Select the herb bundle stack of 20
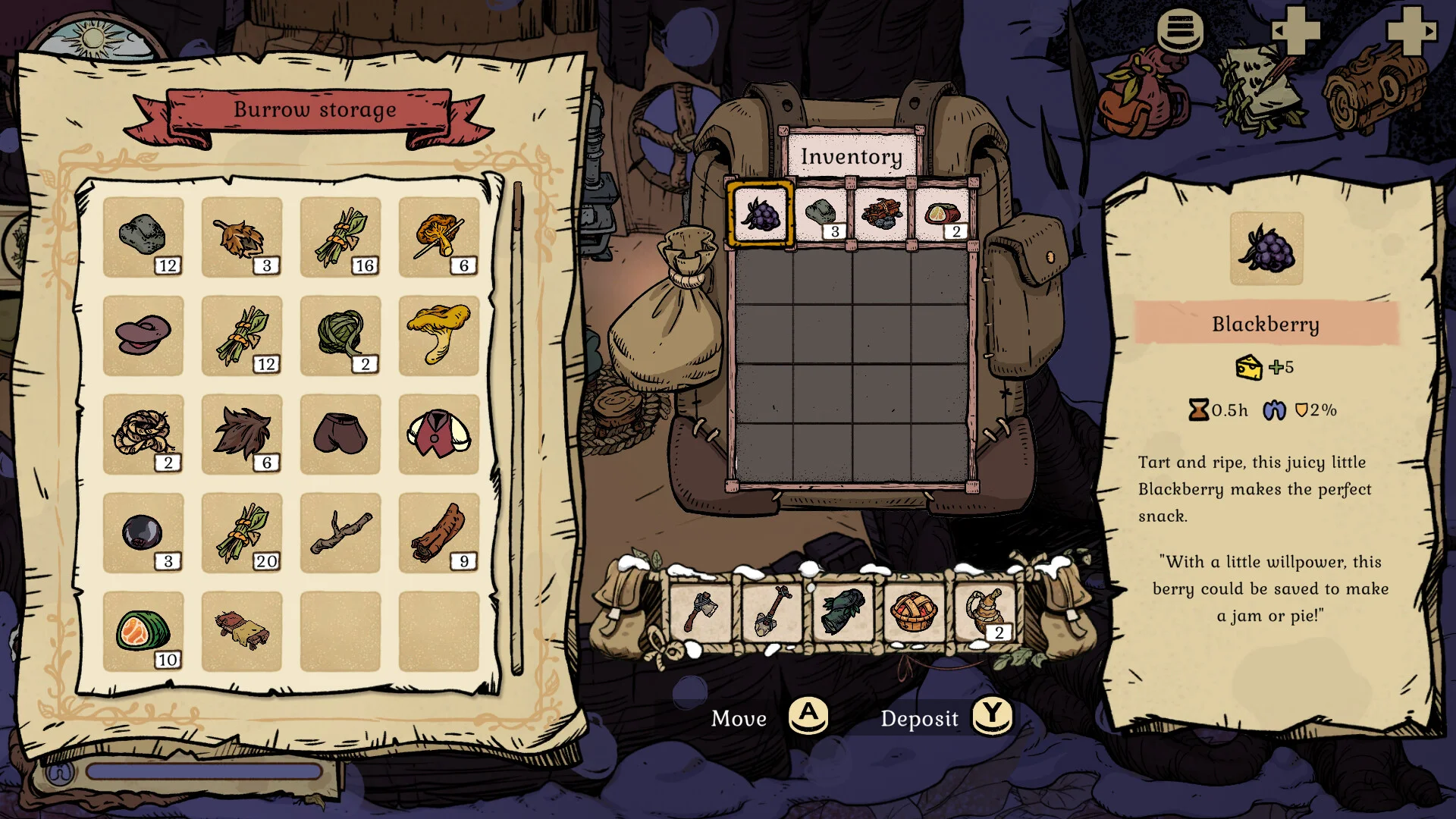 coord(242,532)
